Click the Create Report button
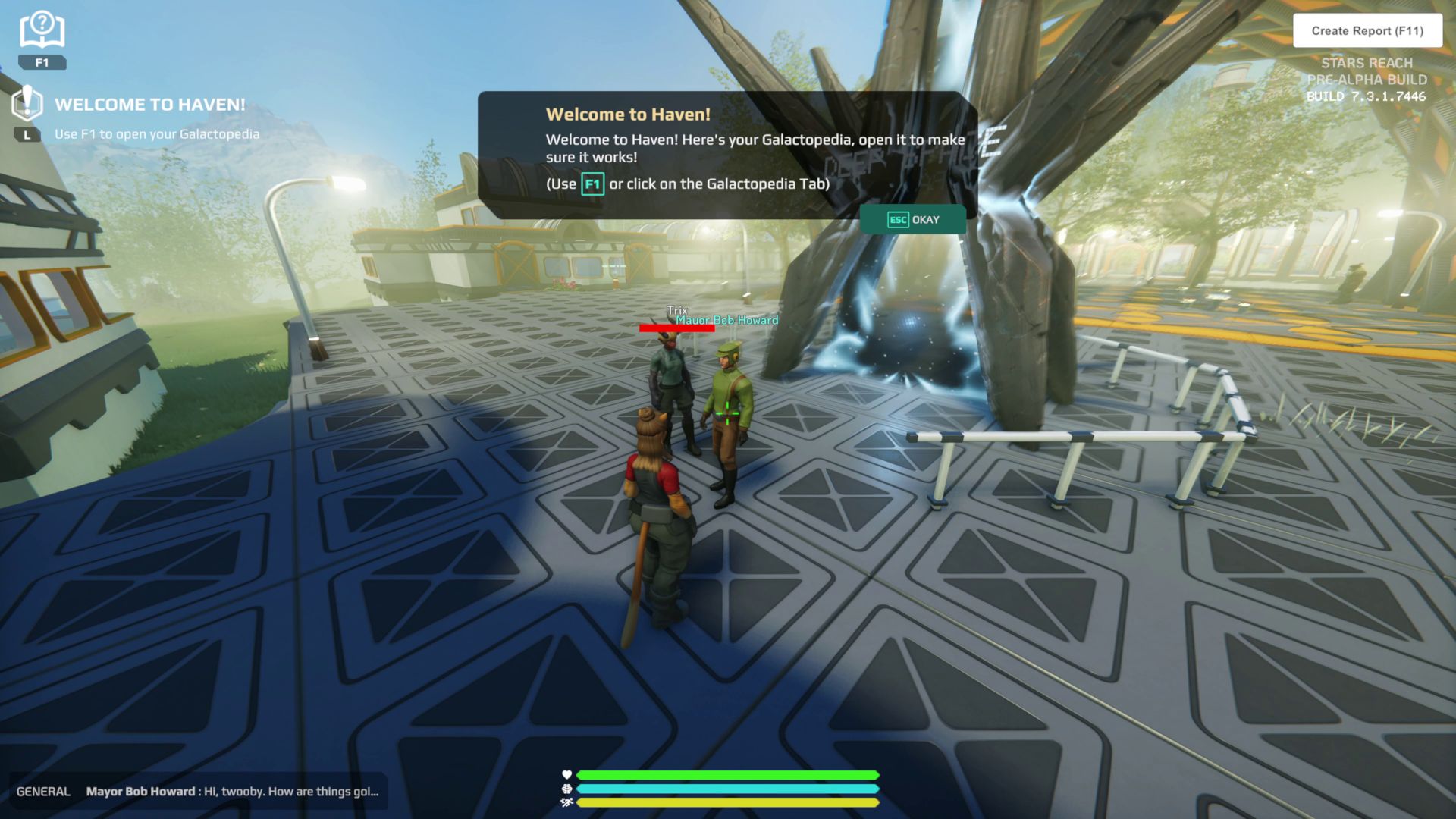The height and width of the screenshot is (819, 1456). tap(1367, 31)
